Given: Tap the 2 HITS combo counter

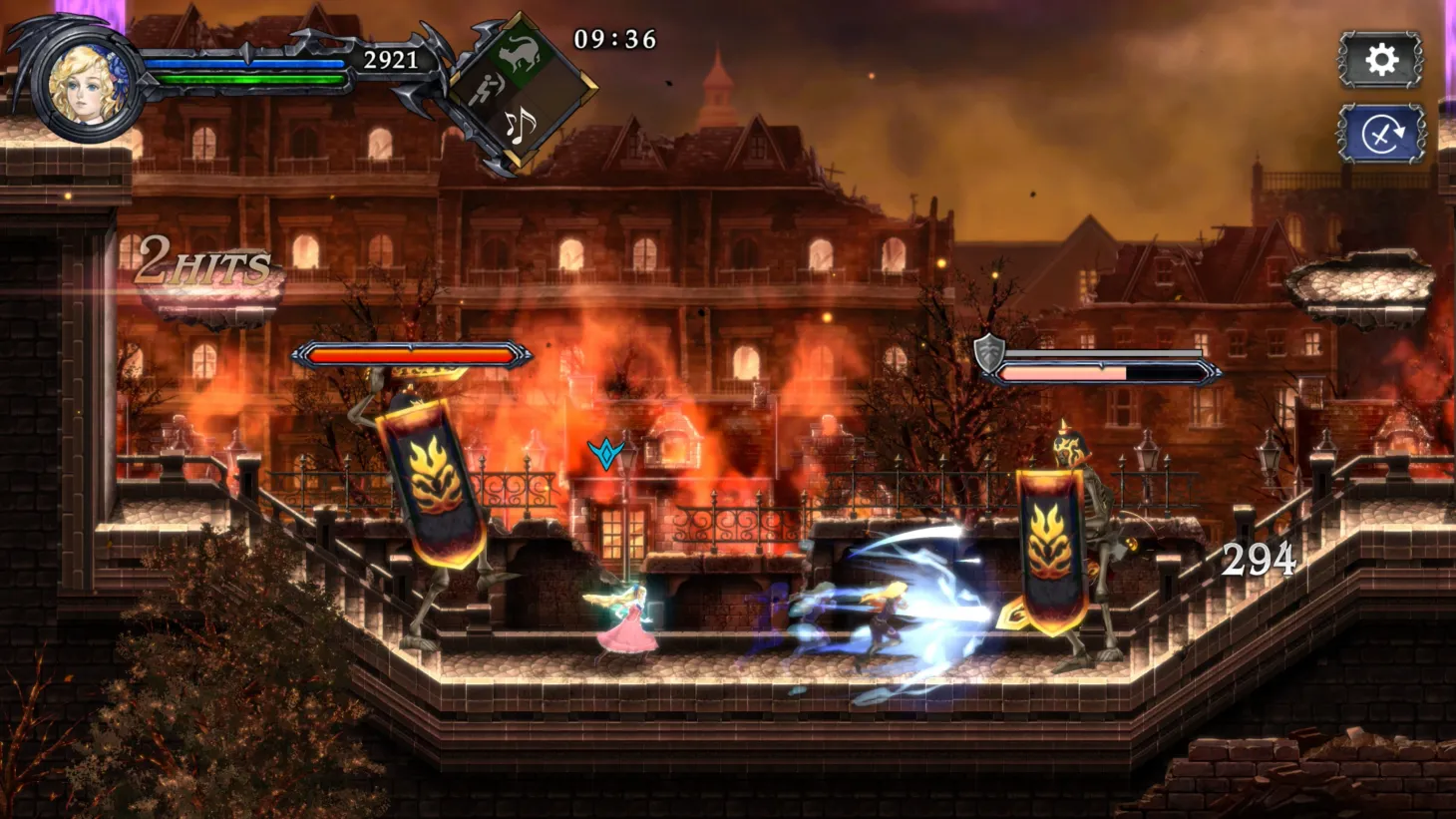Looking at the screenshot, I should click(201, 261).
